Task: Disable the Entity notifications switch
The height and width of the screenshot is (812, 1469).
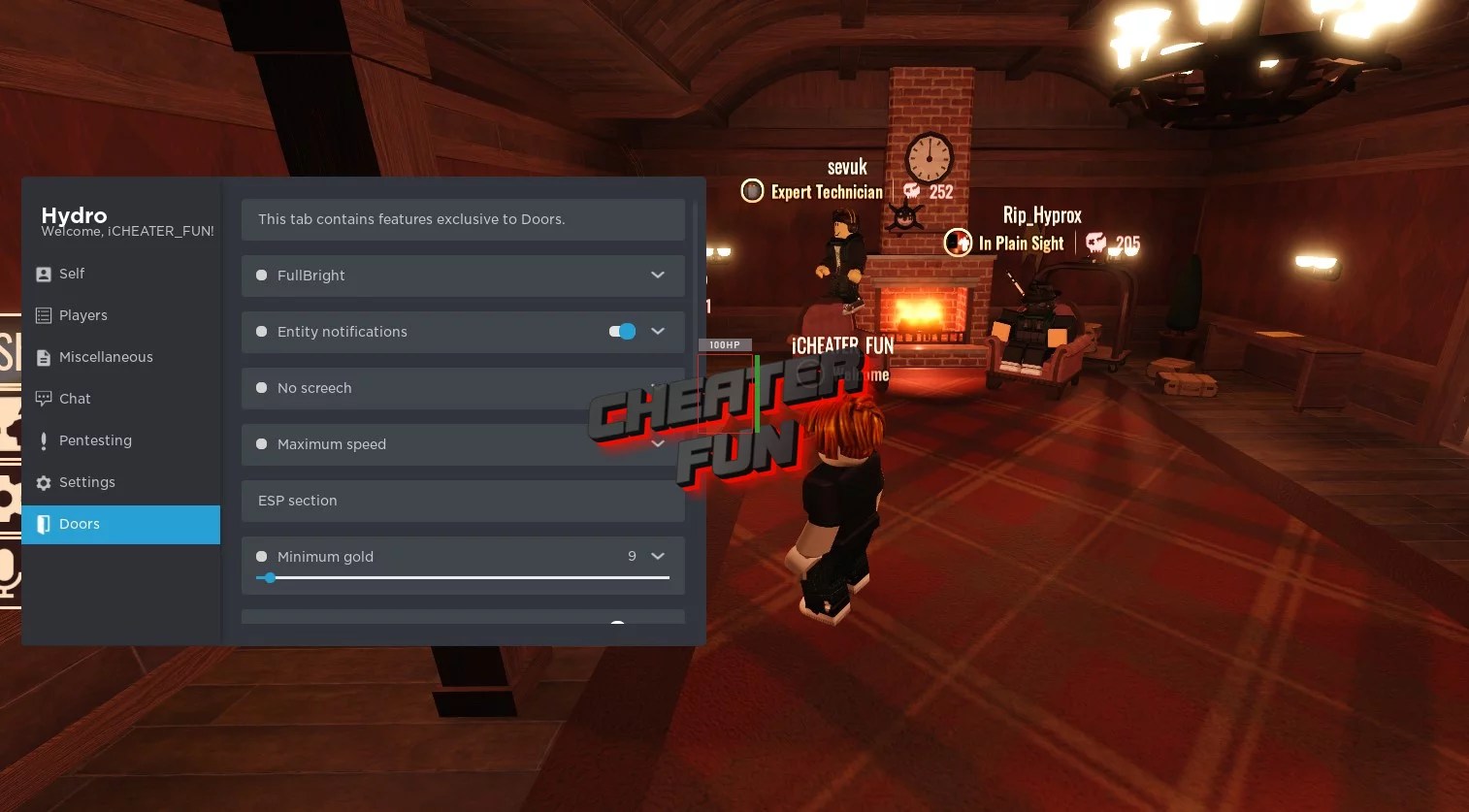Action: pos(620,331)
